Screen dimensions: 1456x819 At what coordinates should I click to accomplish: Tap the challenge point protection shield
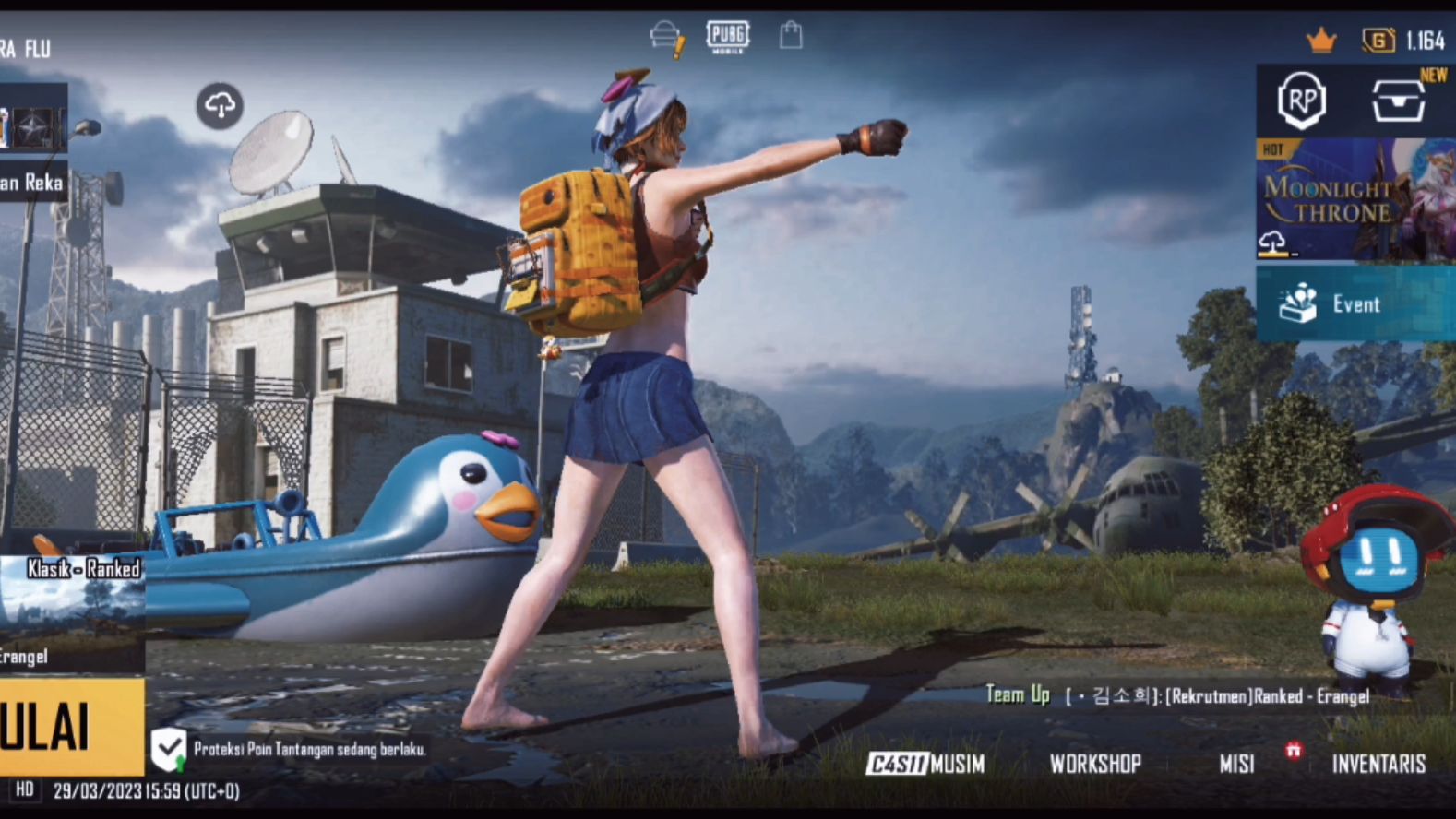[169, 749]
